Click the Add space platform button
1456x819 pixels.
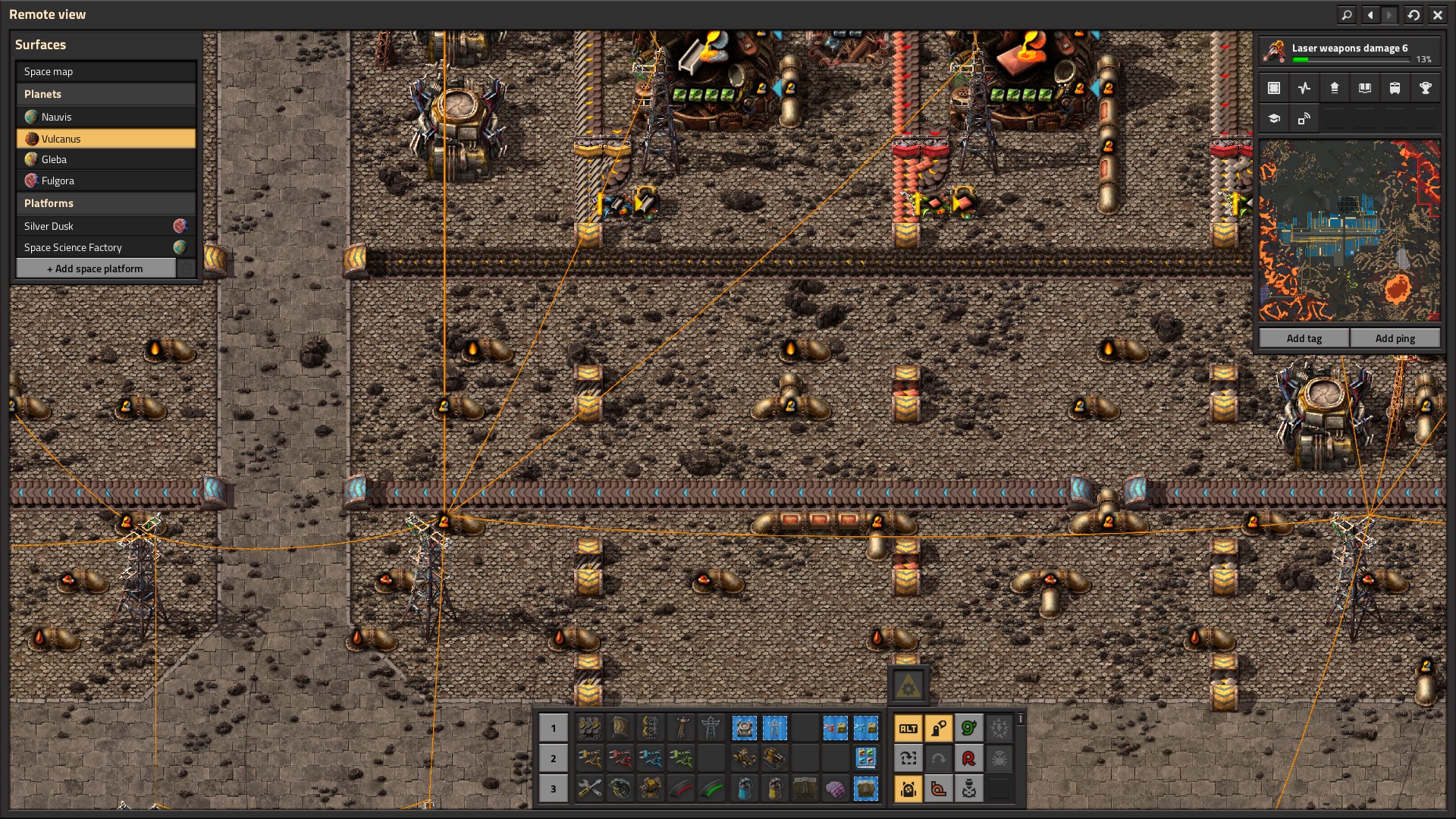pyautogui.click(x=96, y=268)
